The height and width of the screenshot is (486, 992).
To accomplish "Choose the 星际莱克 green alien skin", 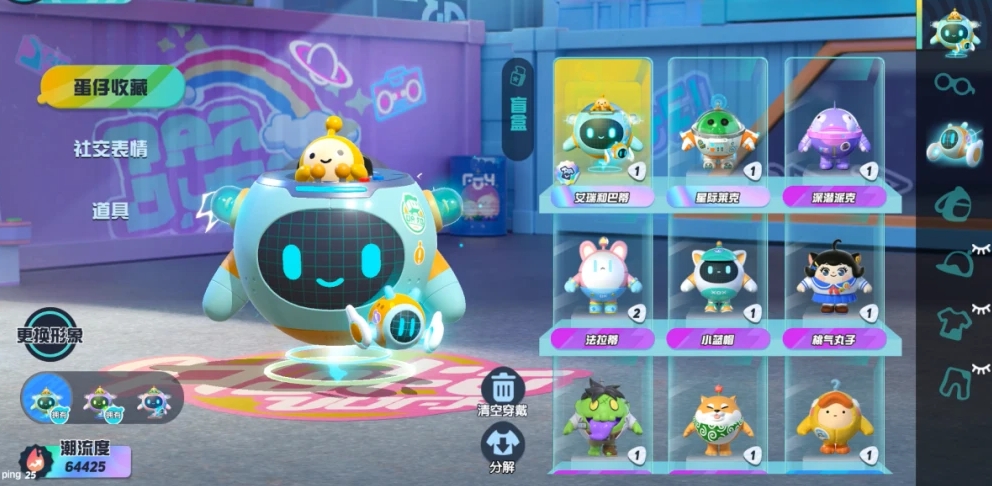I will click(718, 135).
